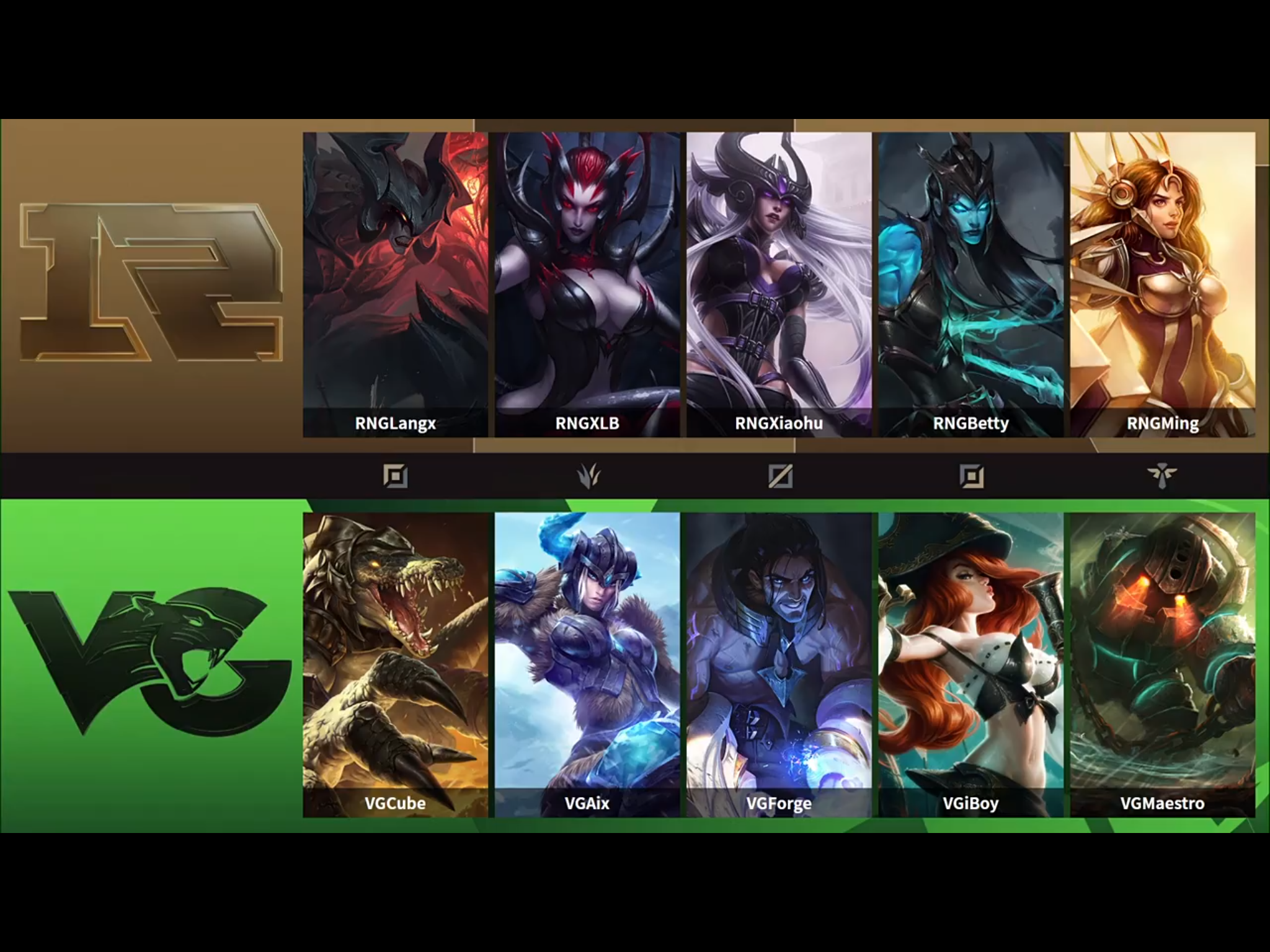Image resolution: width=1270 pixels, height=952 pixels.
Task: Click the gold RNG team logo
Action: click(x=151, y=282)
